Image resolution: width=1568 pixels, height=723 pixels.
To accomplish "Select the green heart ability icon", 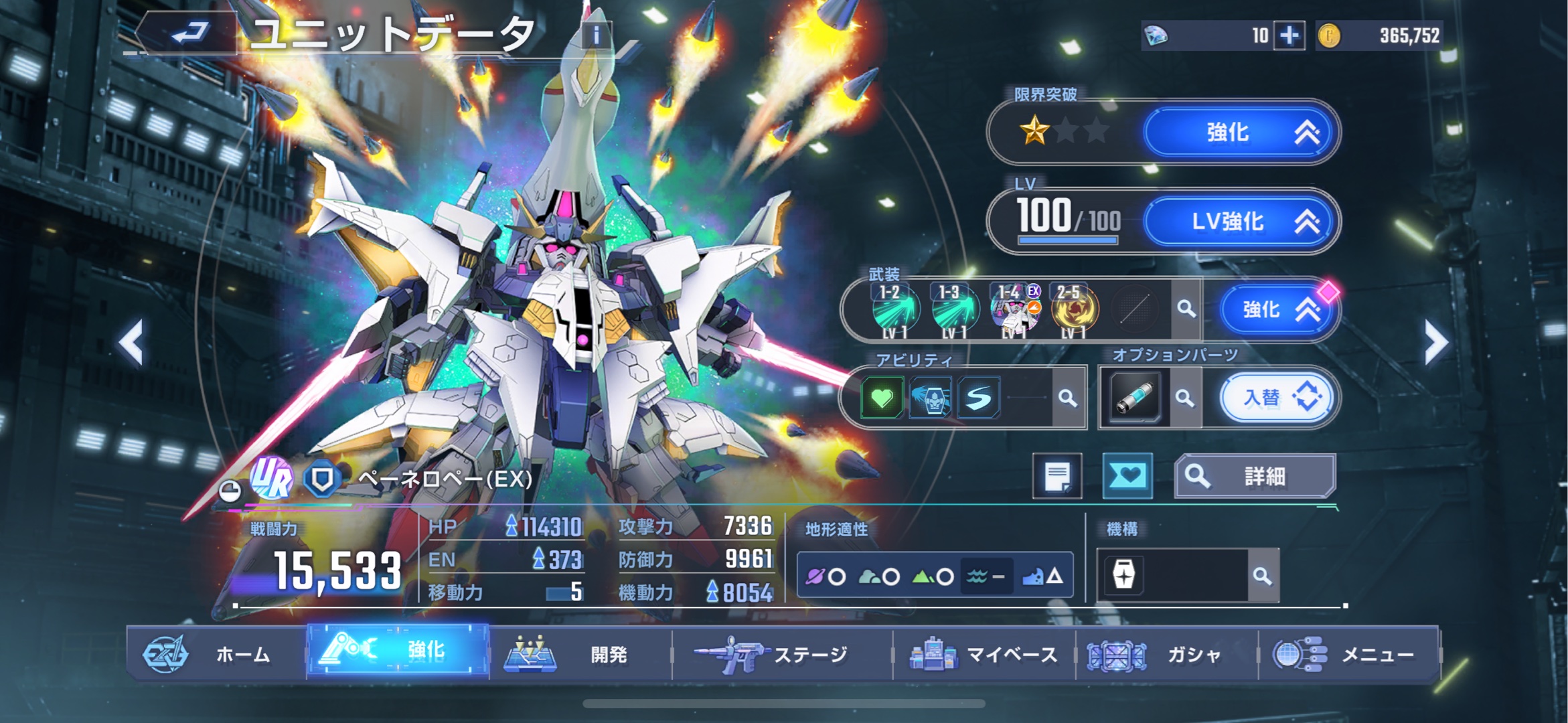I will click(882, 398).
